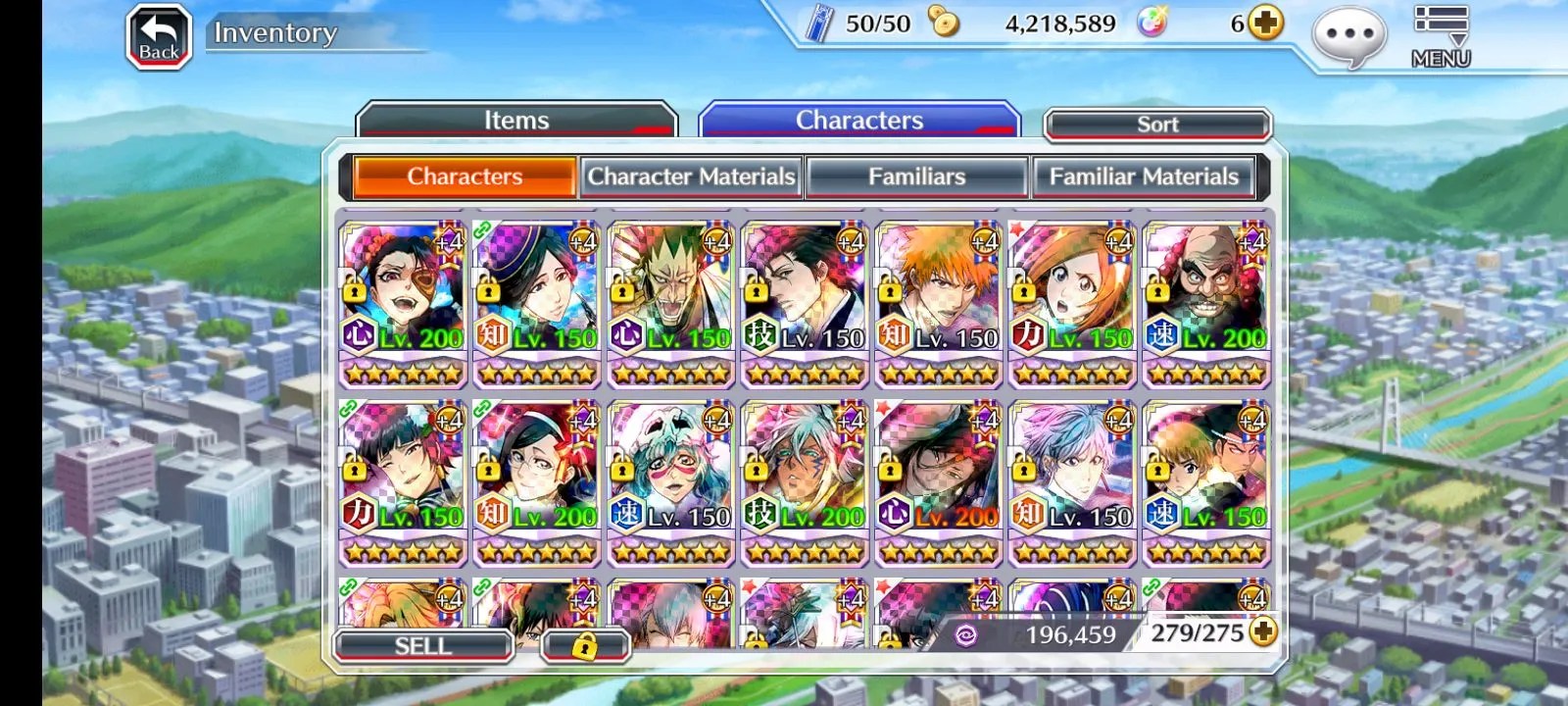Switch to the Familiars sub-tab
1568x706 pixels.
coord(916,176)
